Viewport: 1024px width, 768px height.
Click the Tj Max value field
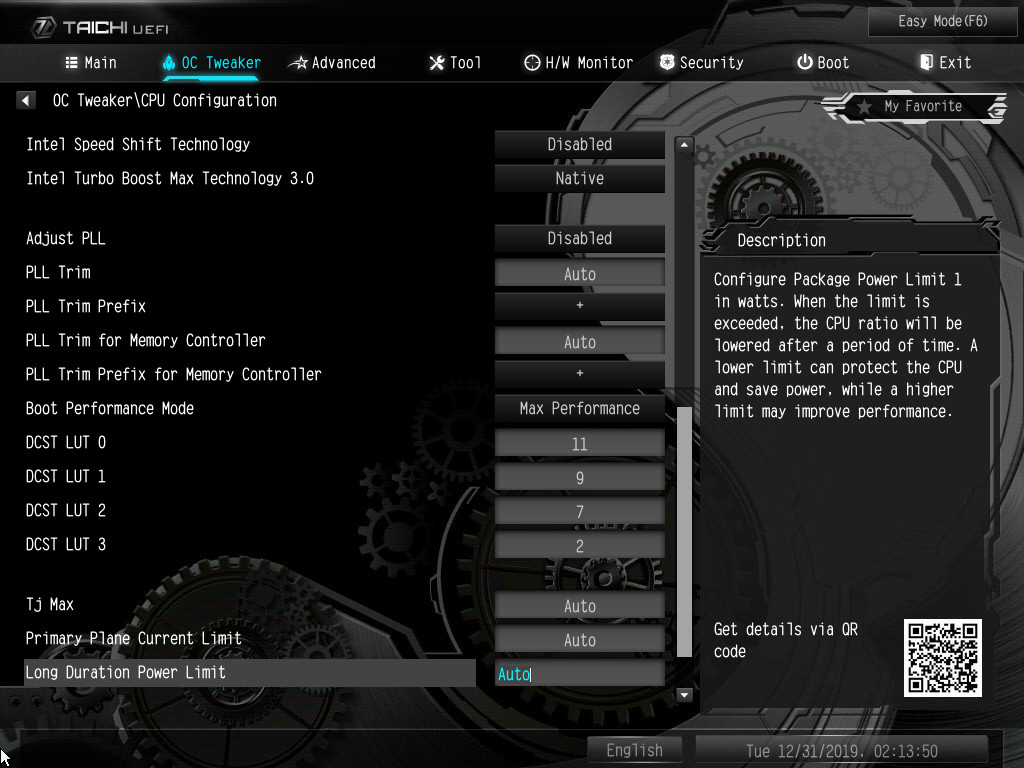pos(579,606)
